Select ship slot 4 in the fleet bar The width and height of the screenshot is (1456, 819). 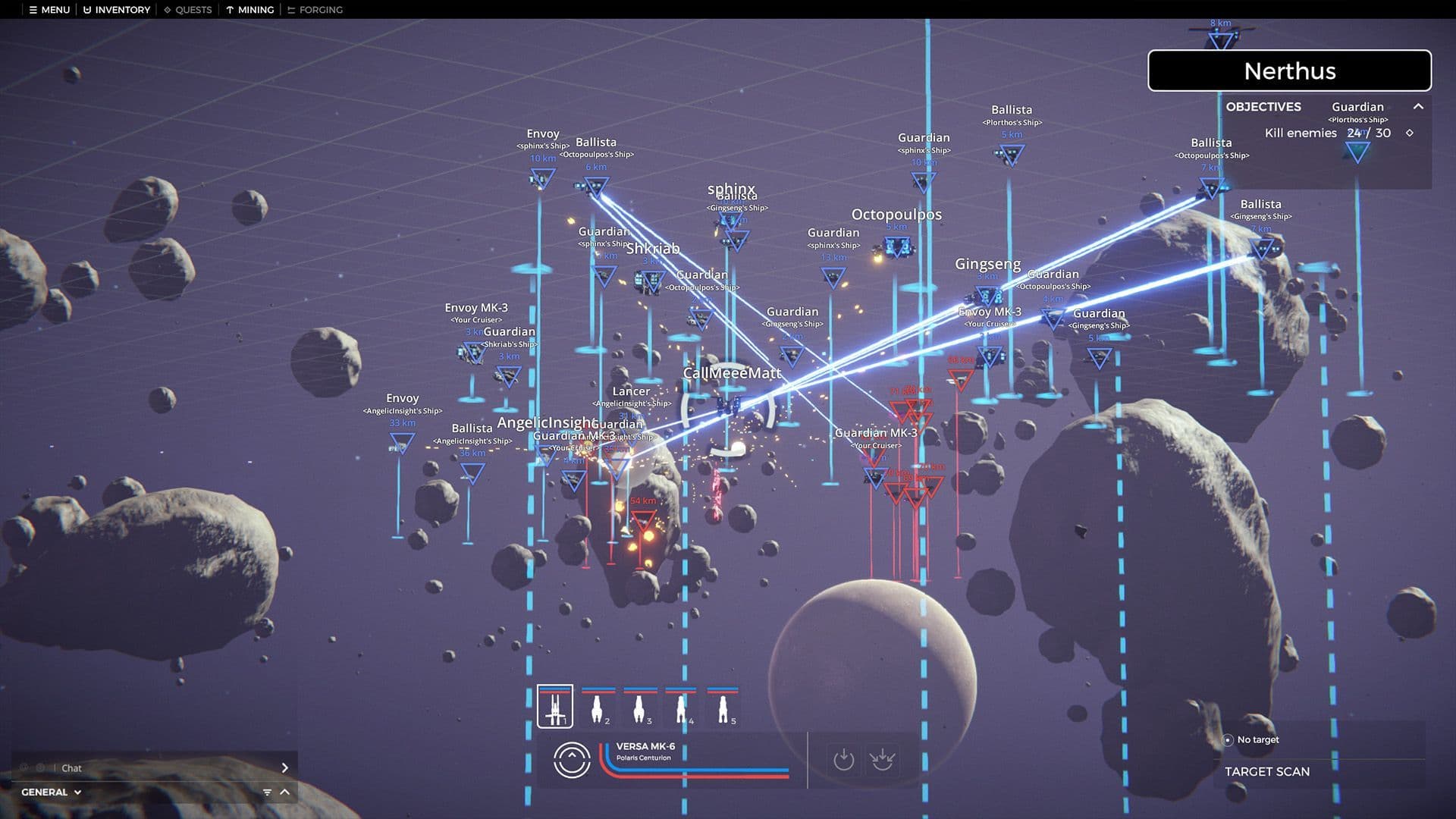[681, 707]
